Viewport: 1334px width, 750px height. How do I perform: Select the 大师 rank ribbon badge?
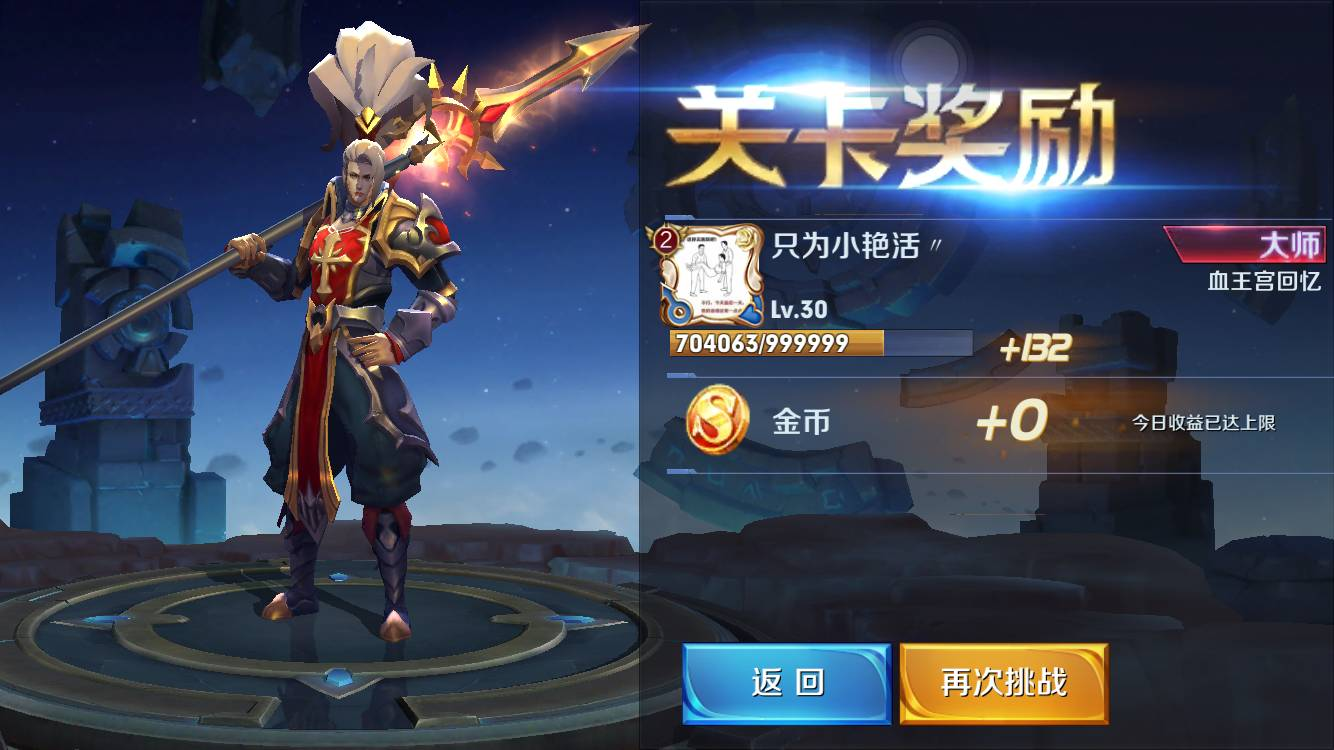(x=1243, y=245)
